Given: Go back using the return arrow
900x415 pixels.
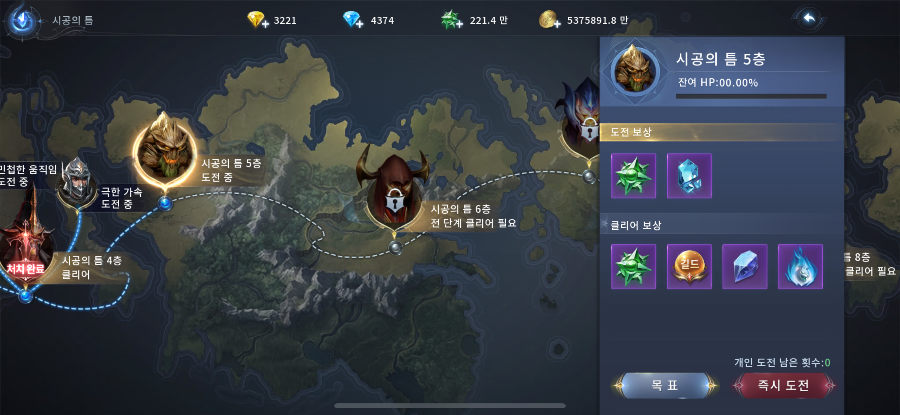Looking at the screenshot, I should click(x=808, y=18).
